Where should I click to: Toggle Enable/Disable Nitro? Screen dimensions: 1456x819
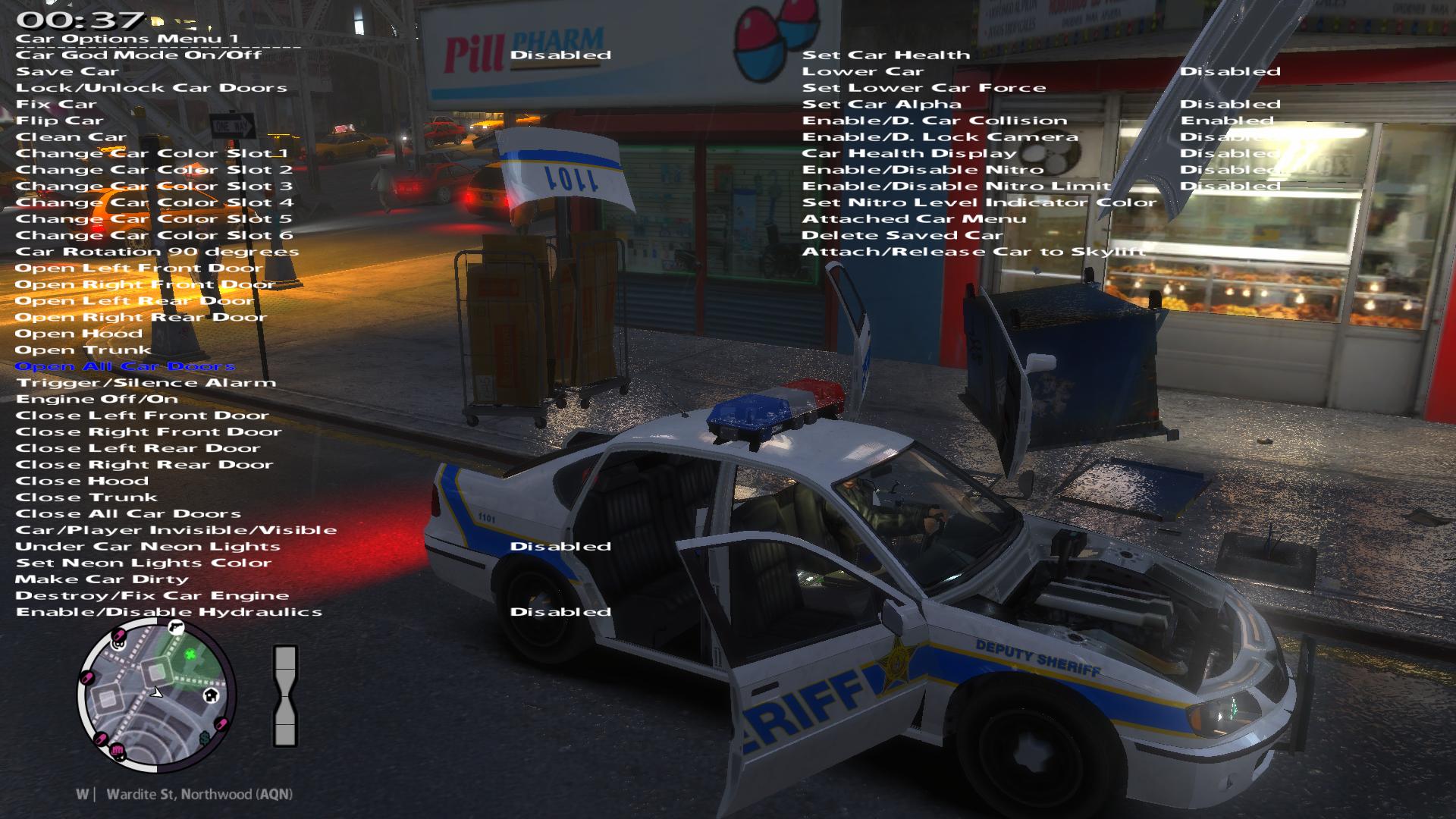click(x=923, y=171)
